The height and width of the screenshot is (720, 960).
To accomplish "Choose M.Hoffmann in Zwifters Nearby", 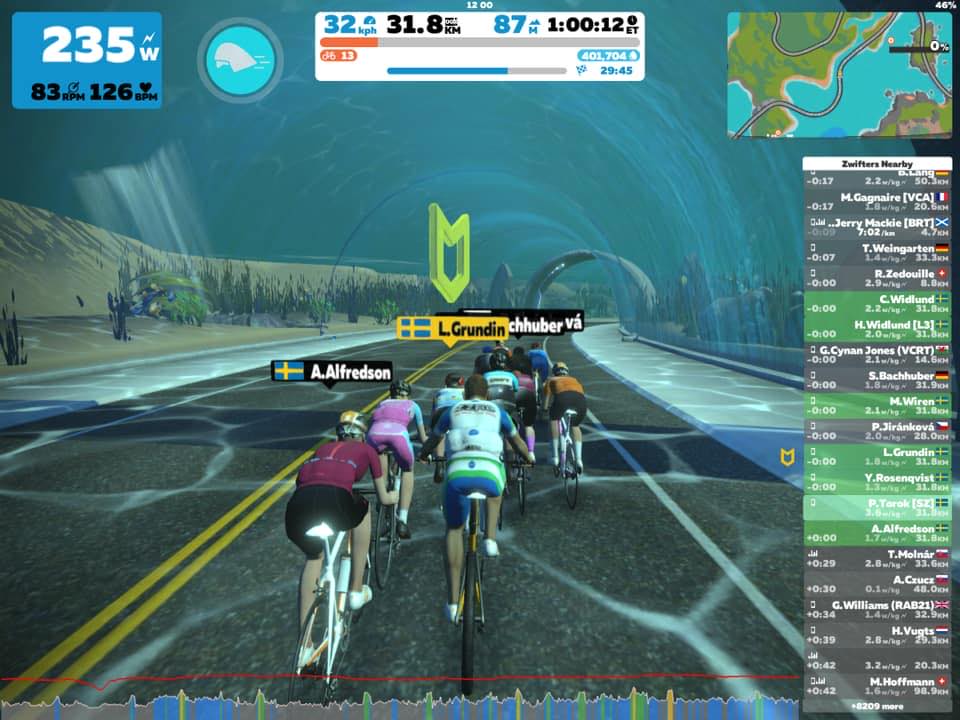I will click(x=876, y=686).
